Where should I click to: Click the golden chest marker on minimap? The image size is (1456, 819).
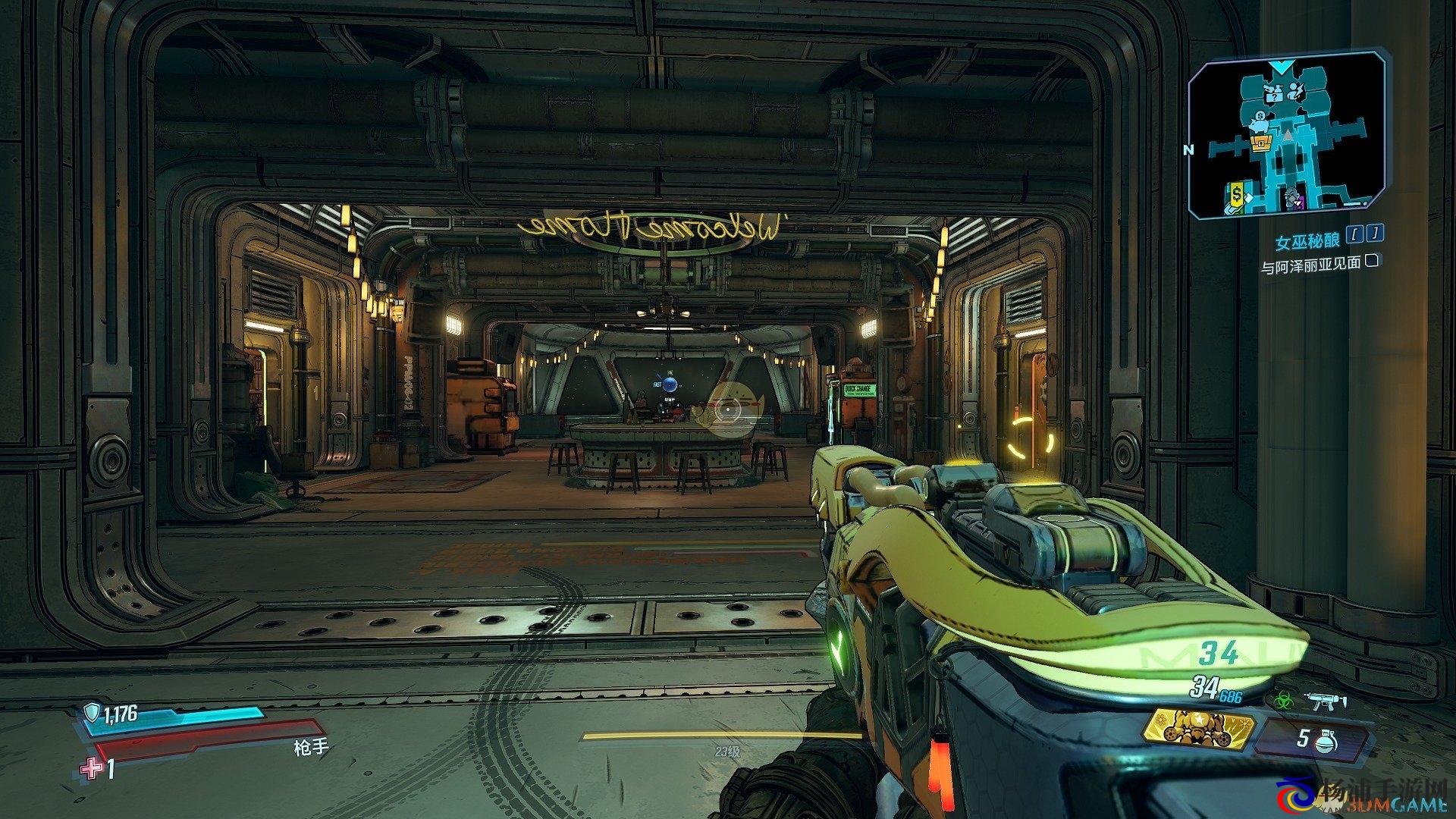pos(1260,143)
